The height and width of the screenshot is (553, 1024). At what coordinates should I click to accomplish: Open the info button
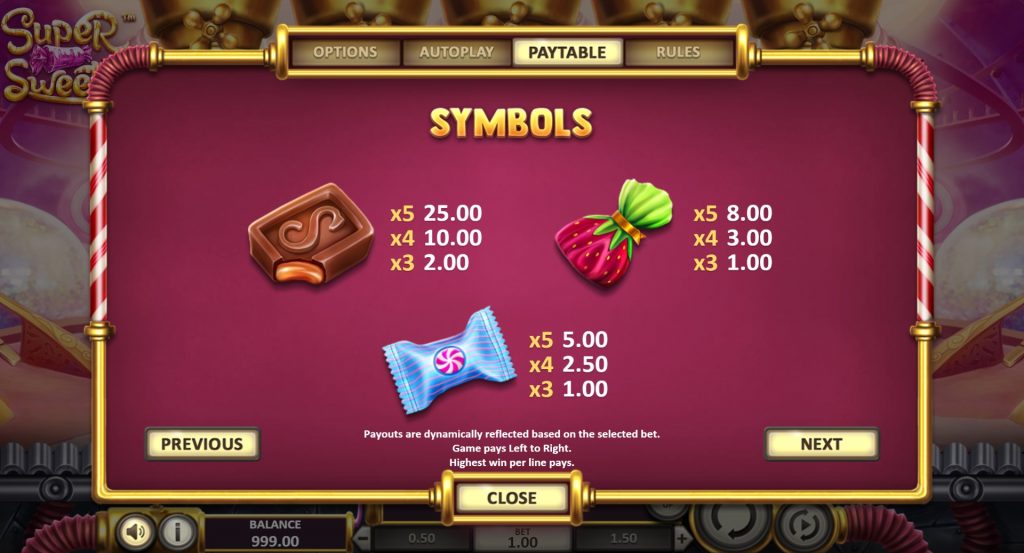click(178, 531)
